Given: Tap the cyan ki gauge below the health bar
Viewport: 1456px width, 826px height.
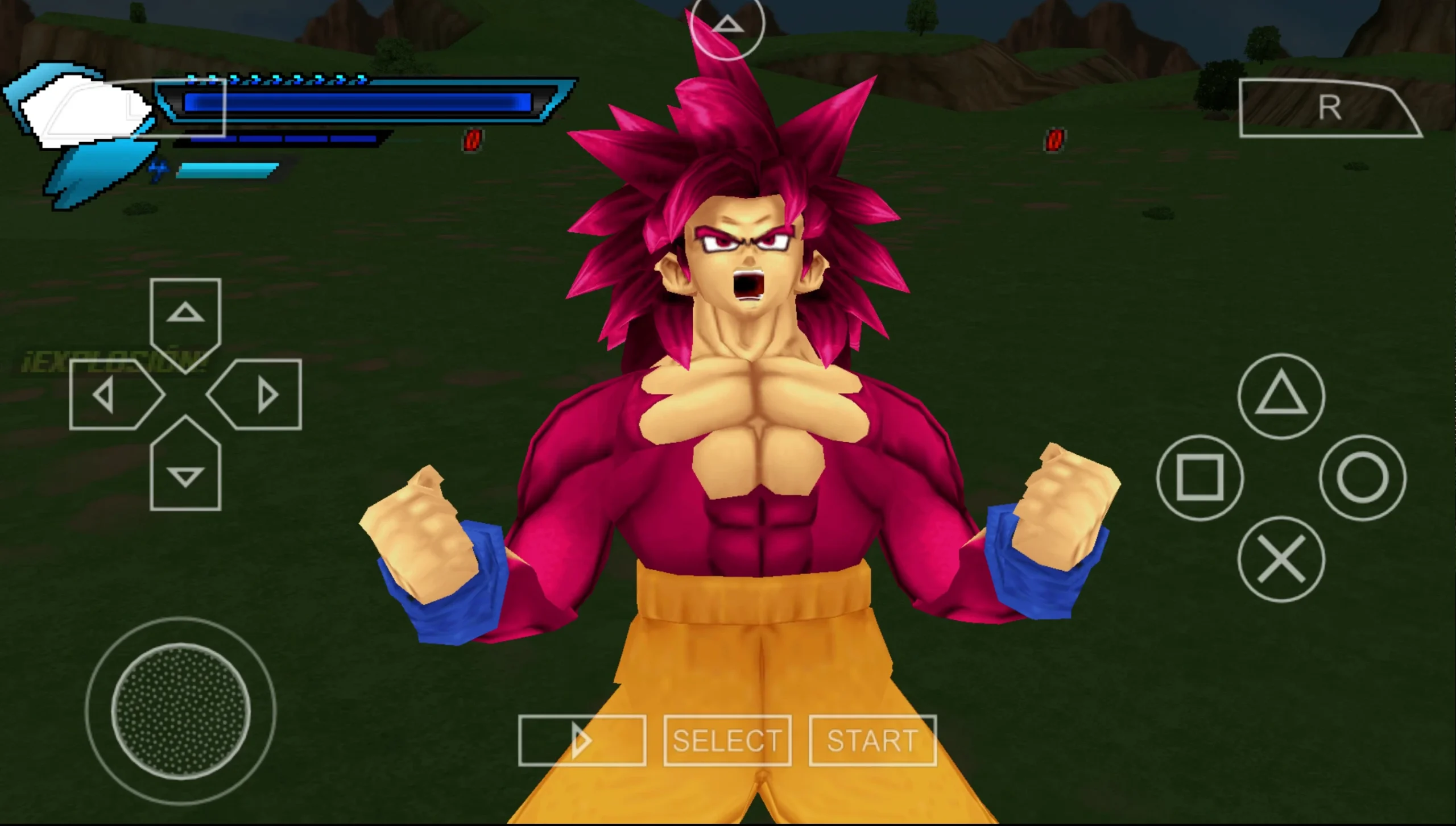Looking at the screenshot, I should click(x=227, y=171).
